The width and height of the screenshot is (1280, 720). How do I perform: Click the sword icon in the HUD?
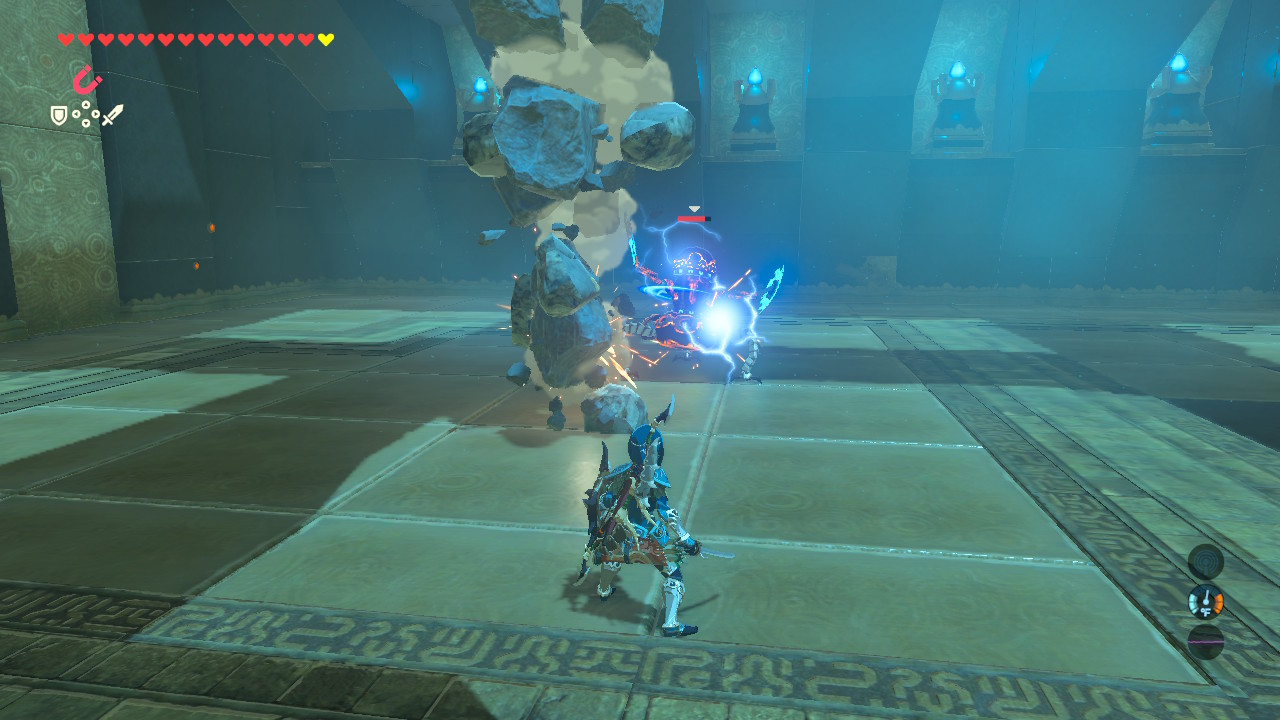[x=111, y=115]
